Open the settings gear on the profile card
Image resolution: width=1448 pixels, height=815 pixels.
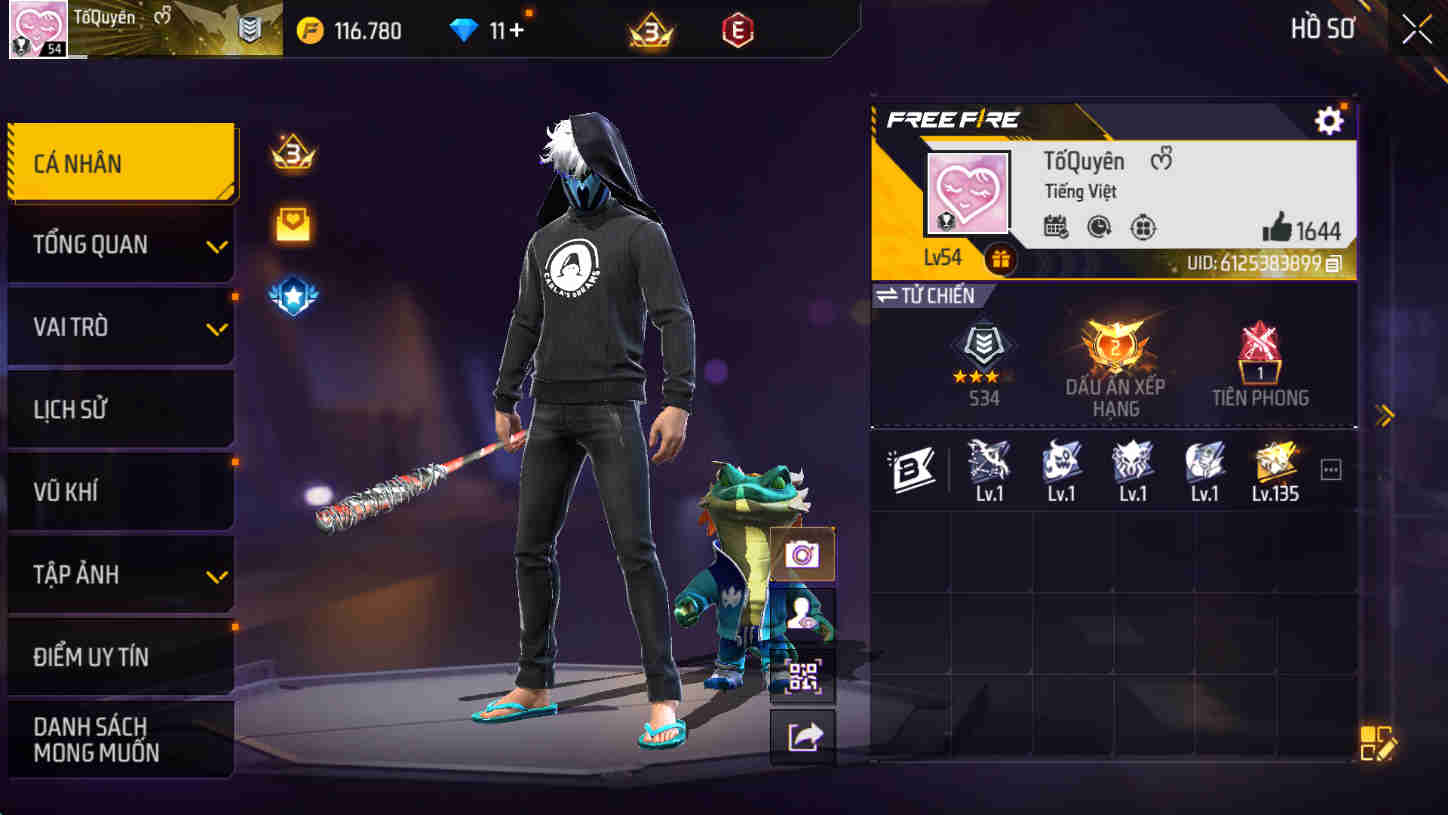(x=1329, y=120)
